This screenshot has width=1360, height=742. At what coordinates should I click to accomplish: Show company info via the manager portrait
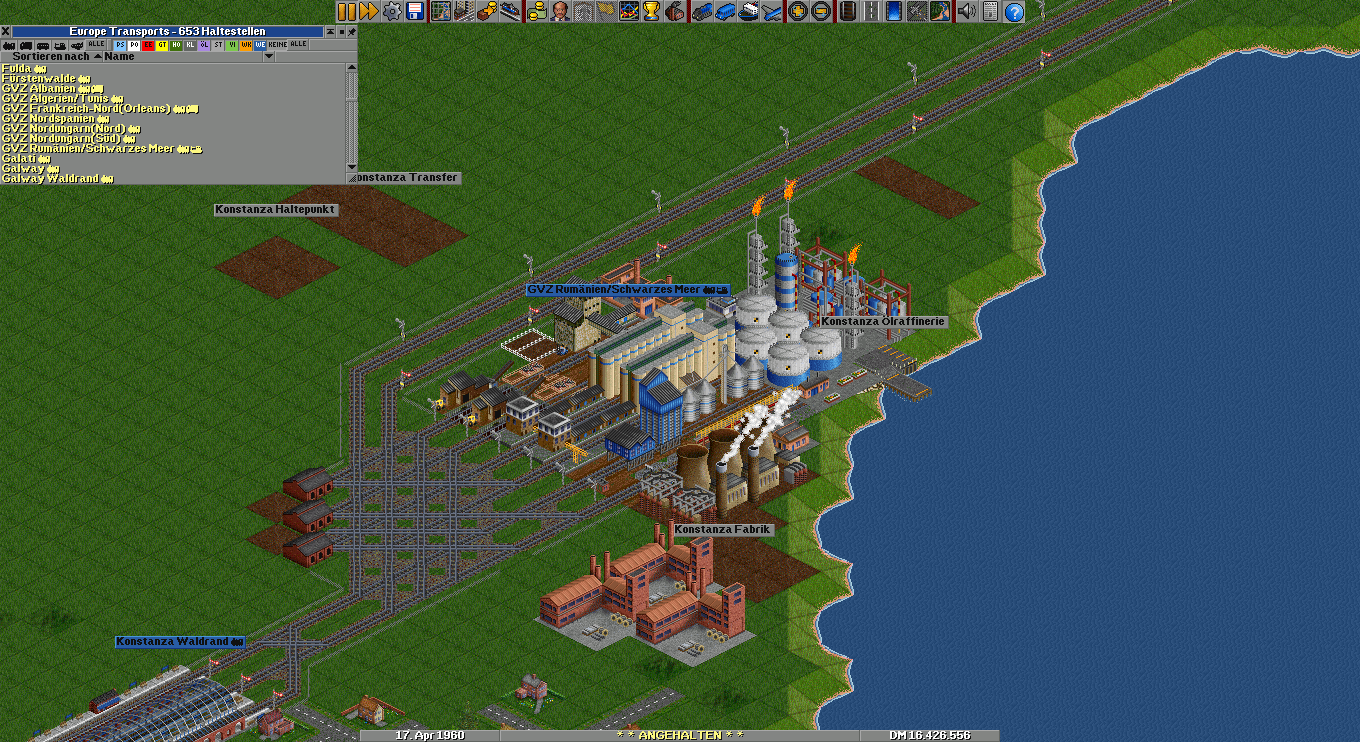click(x=560, y=11)
